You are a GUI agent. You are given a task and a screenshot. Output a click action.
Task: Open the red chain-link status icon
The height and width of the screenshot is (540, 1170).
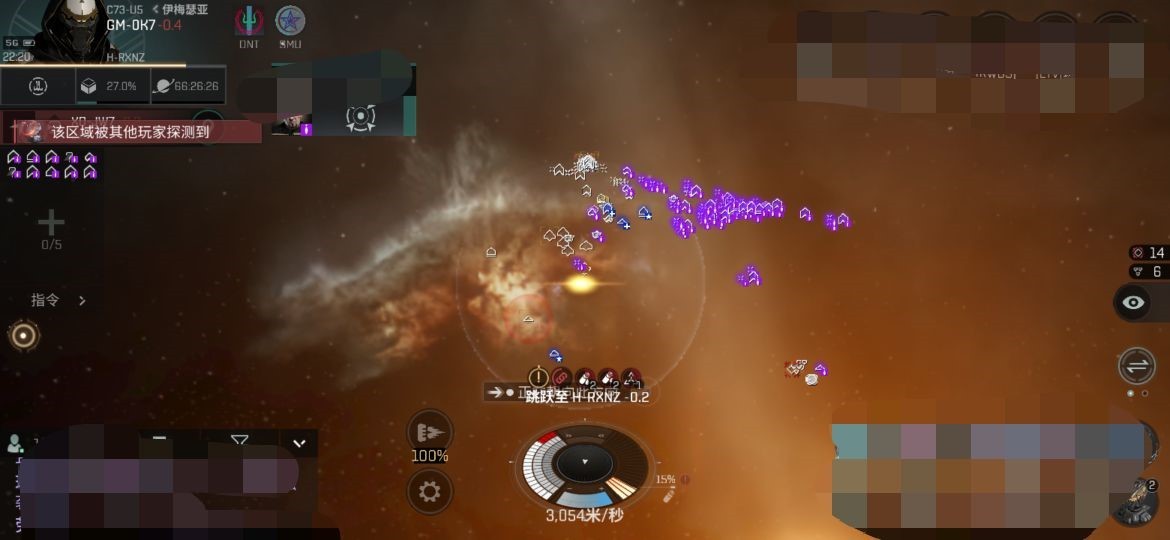(560, 378)
